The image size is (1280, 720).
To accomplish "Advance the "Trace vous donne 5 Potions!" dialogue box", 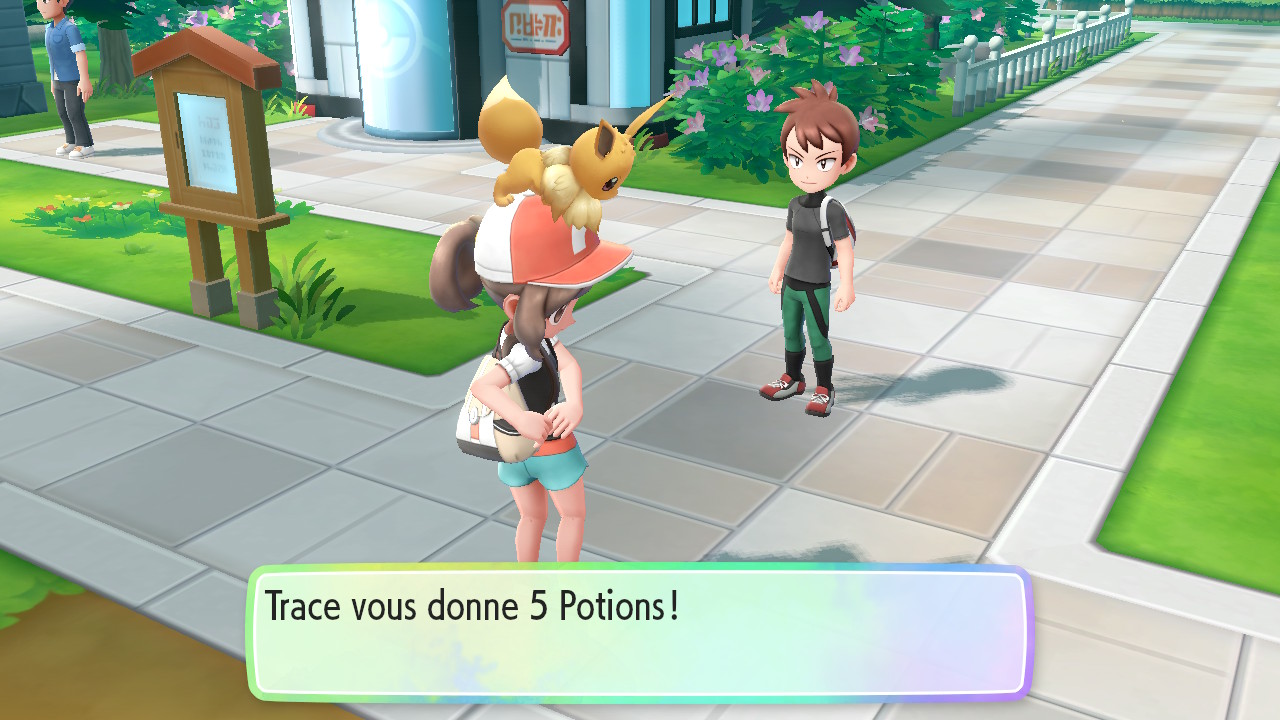I will tap(639, 634).
